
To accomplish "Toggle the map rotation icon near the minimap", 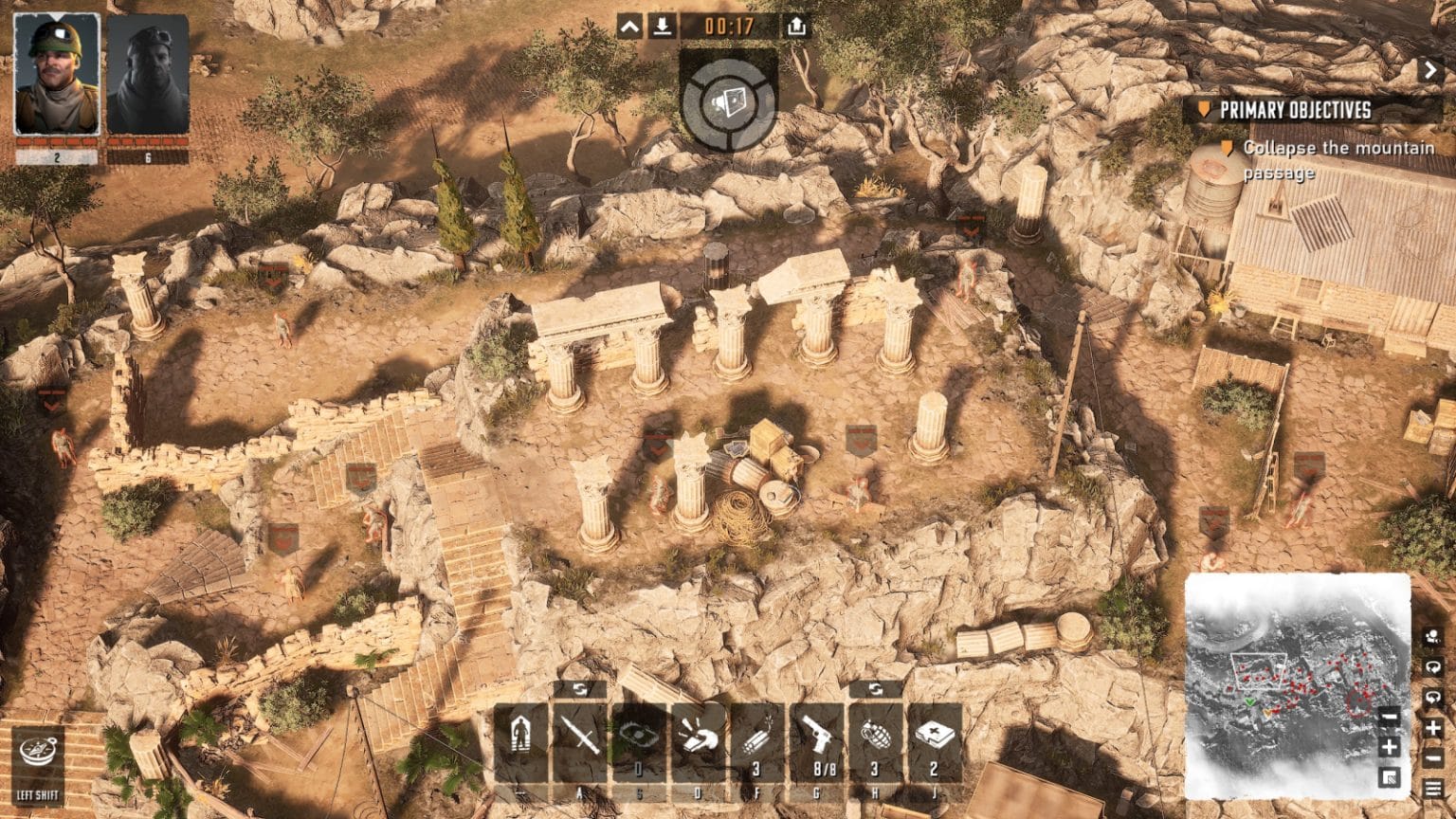I will tap(1431, 666).
